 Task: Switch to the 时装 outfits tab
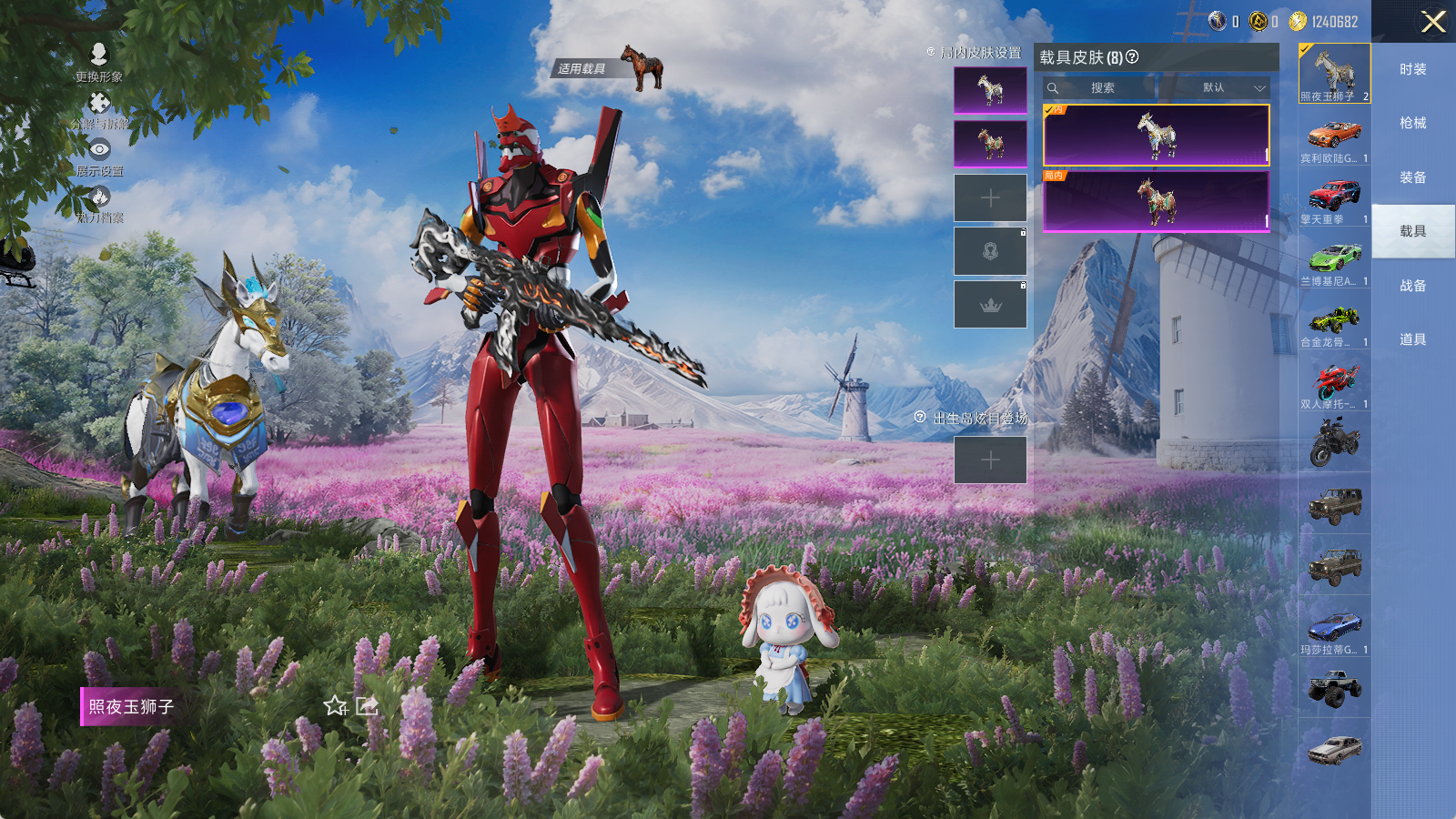click(1412, 69)
